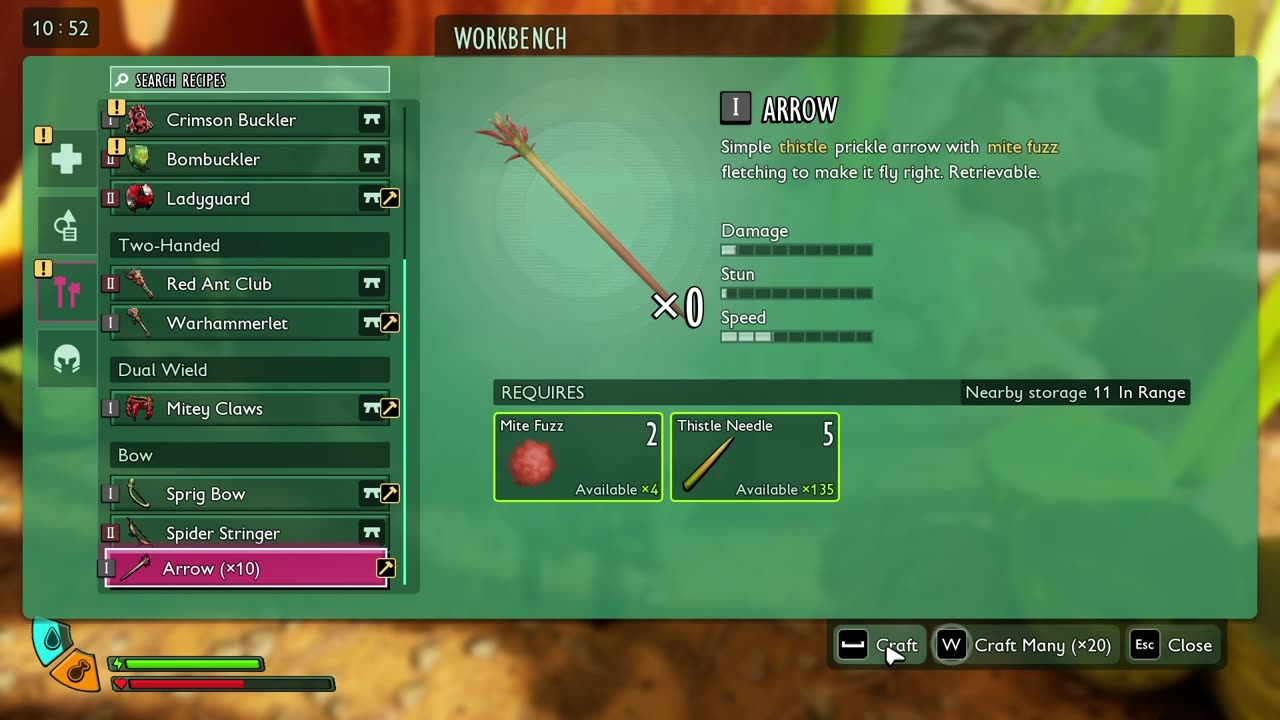The image size is (1280, 720).
Task: Choose Craft Many (×20)
Action: coord(1026,645)
